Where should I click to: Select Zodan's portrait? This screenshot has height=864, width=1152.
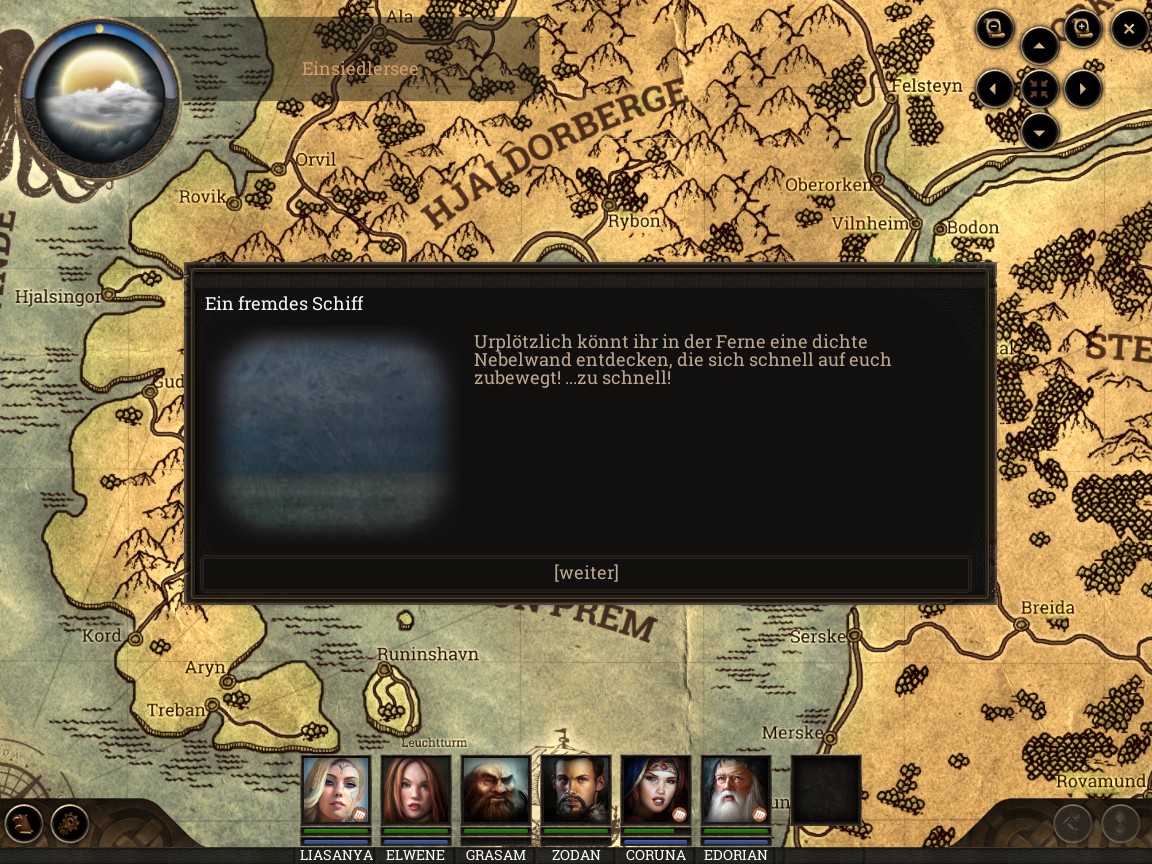click(576, 790)
